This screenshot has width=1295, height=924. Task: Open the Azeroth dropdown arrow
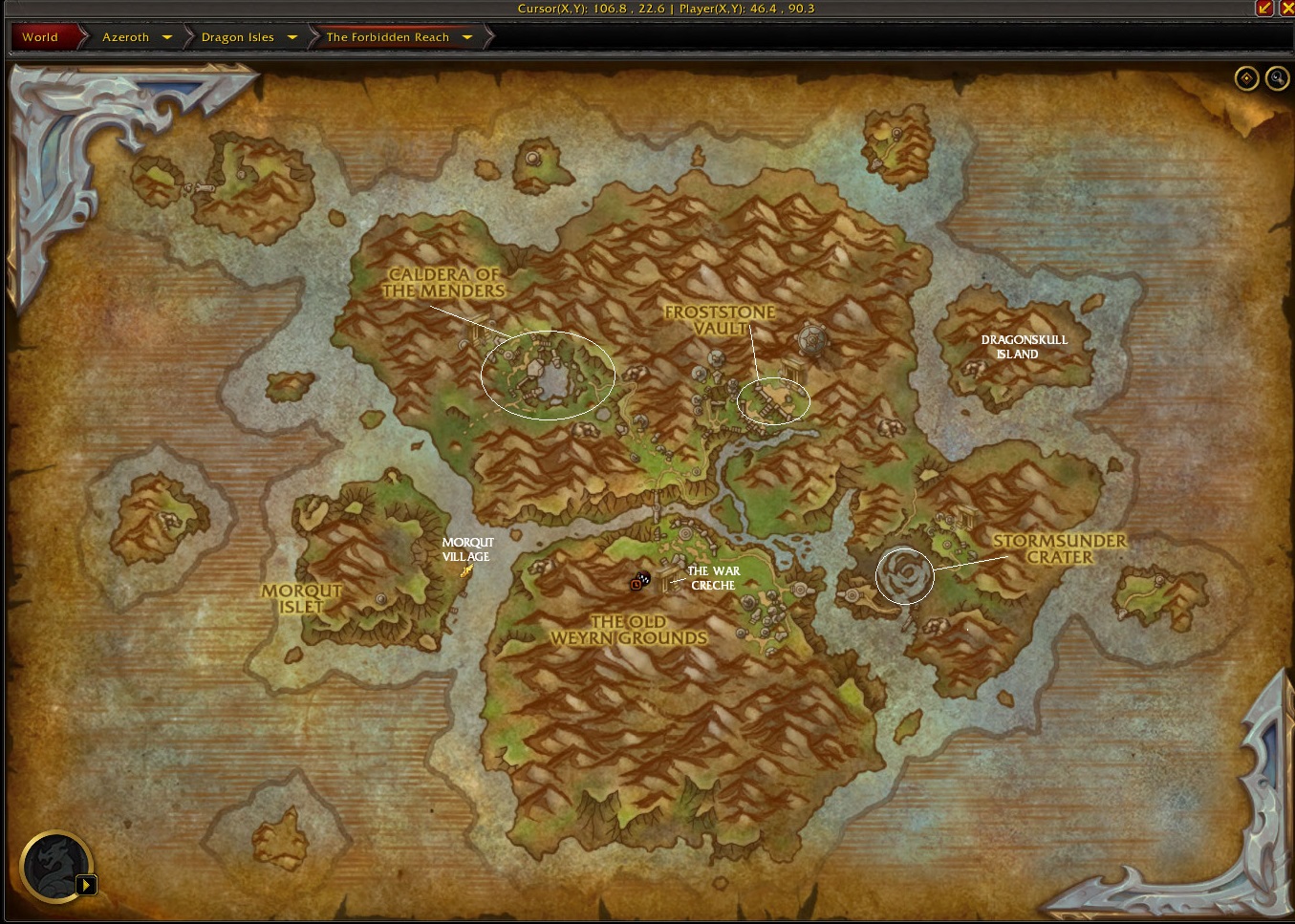(167, 37)
